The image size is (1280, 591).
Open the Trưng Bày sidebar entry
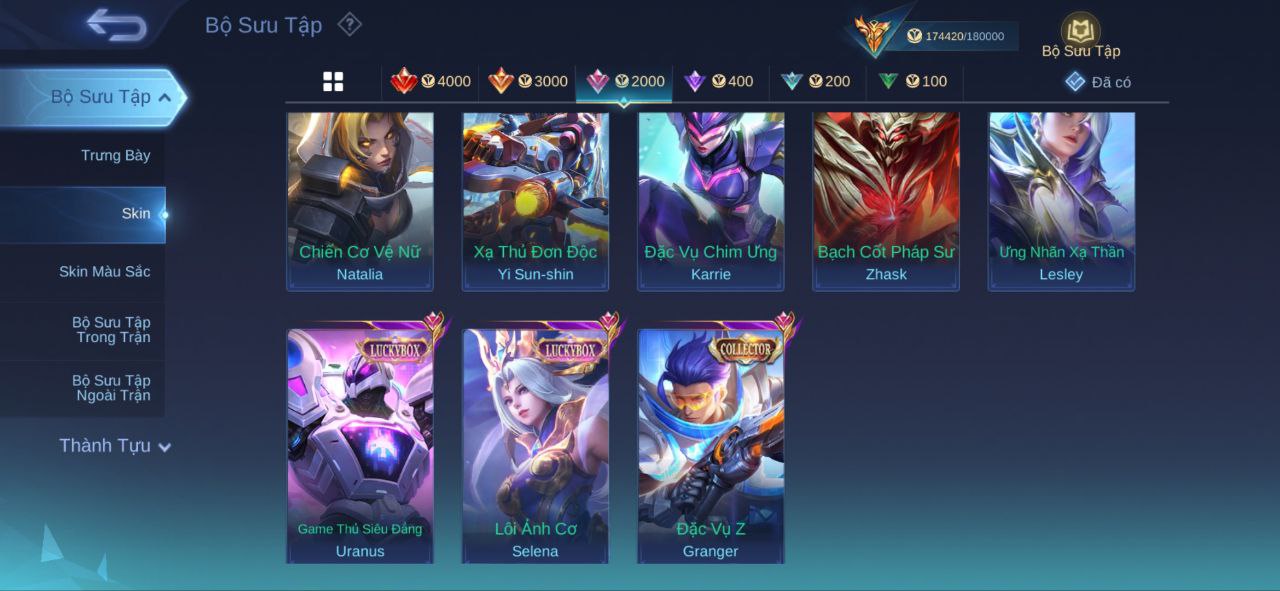115,156
